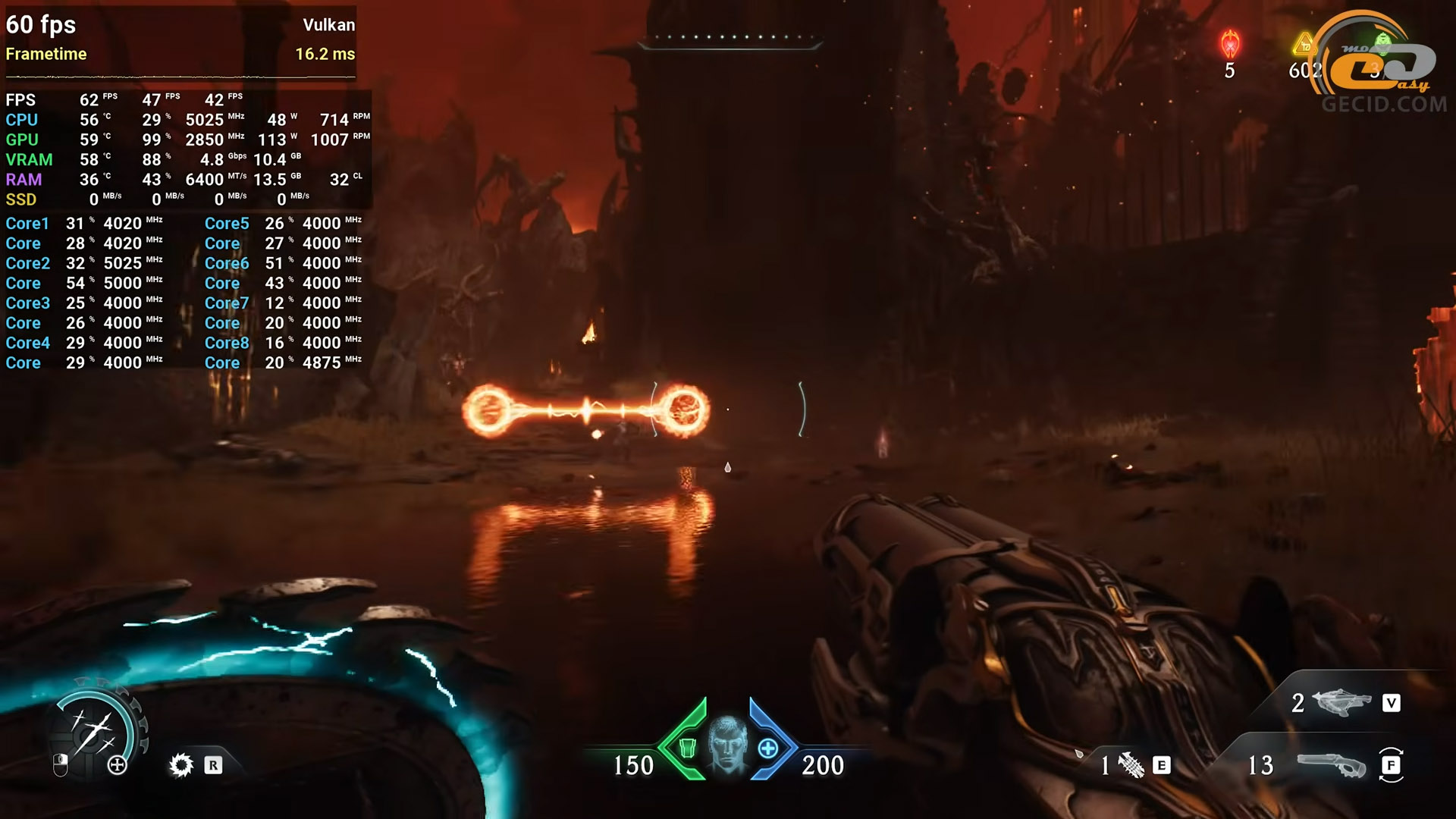Click the gold triangle currency icon
This screenshot has height=819, width=1456.
(x=1304, y=44)
